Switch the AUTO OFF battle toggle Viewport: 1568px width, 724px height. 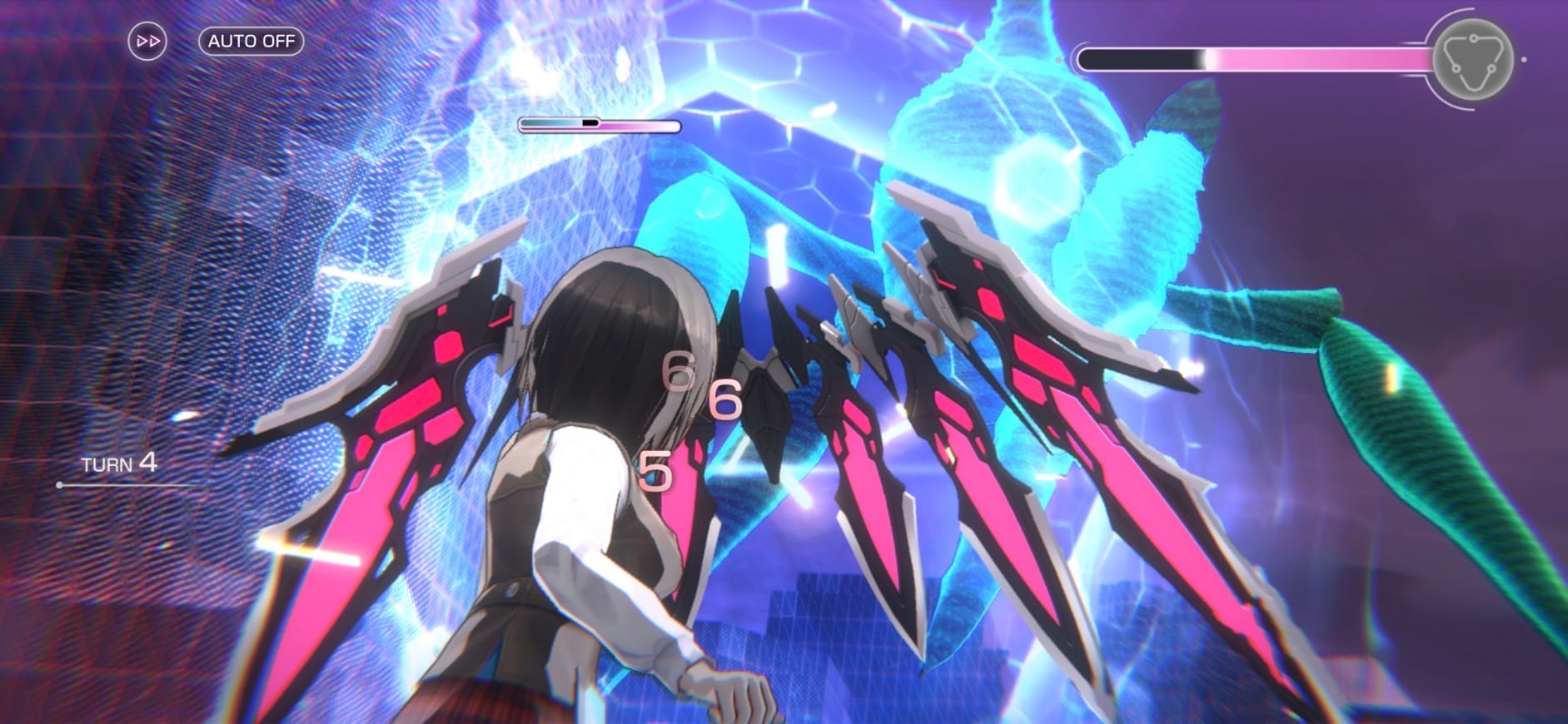pos(251,41)
